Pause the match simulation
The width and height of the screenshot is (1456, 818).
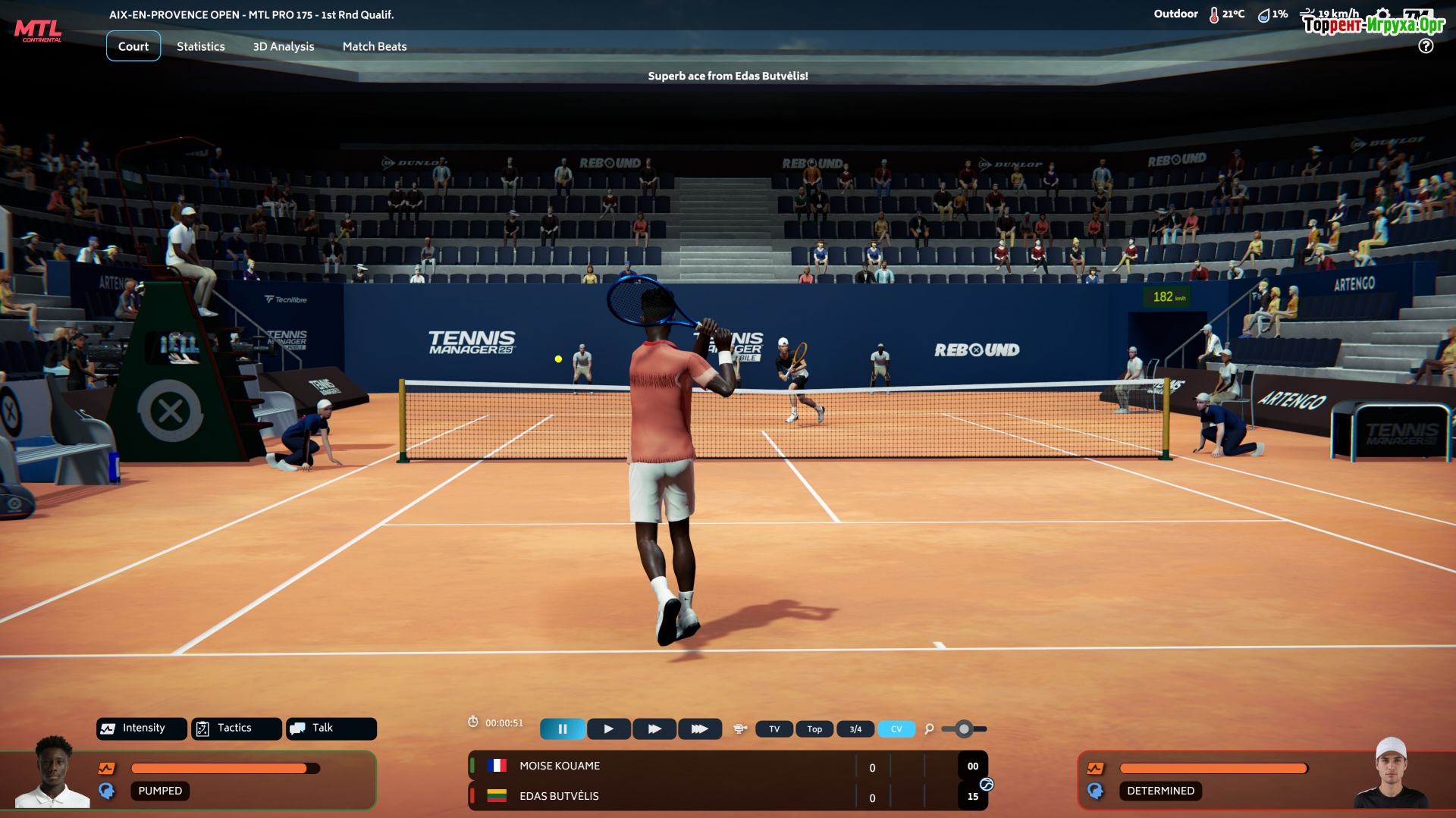(x=562, y=729)
